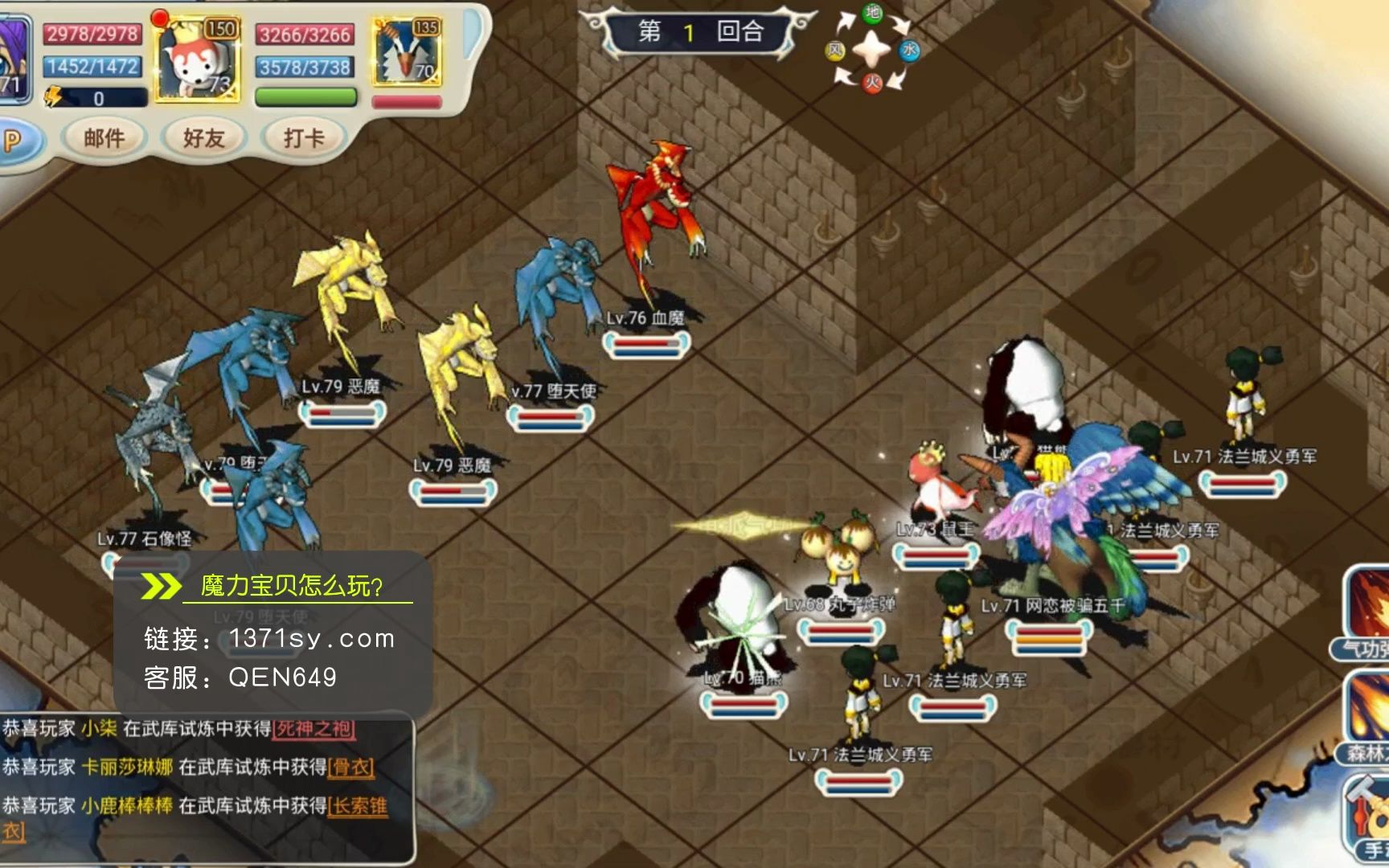1389x868 pixels.
Task: Click the 骨衣 item link in chat
Action: [x=351, y=768]
